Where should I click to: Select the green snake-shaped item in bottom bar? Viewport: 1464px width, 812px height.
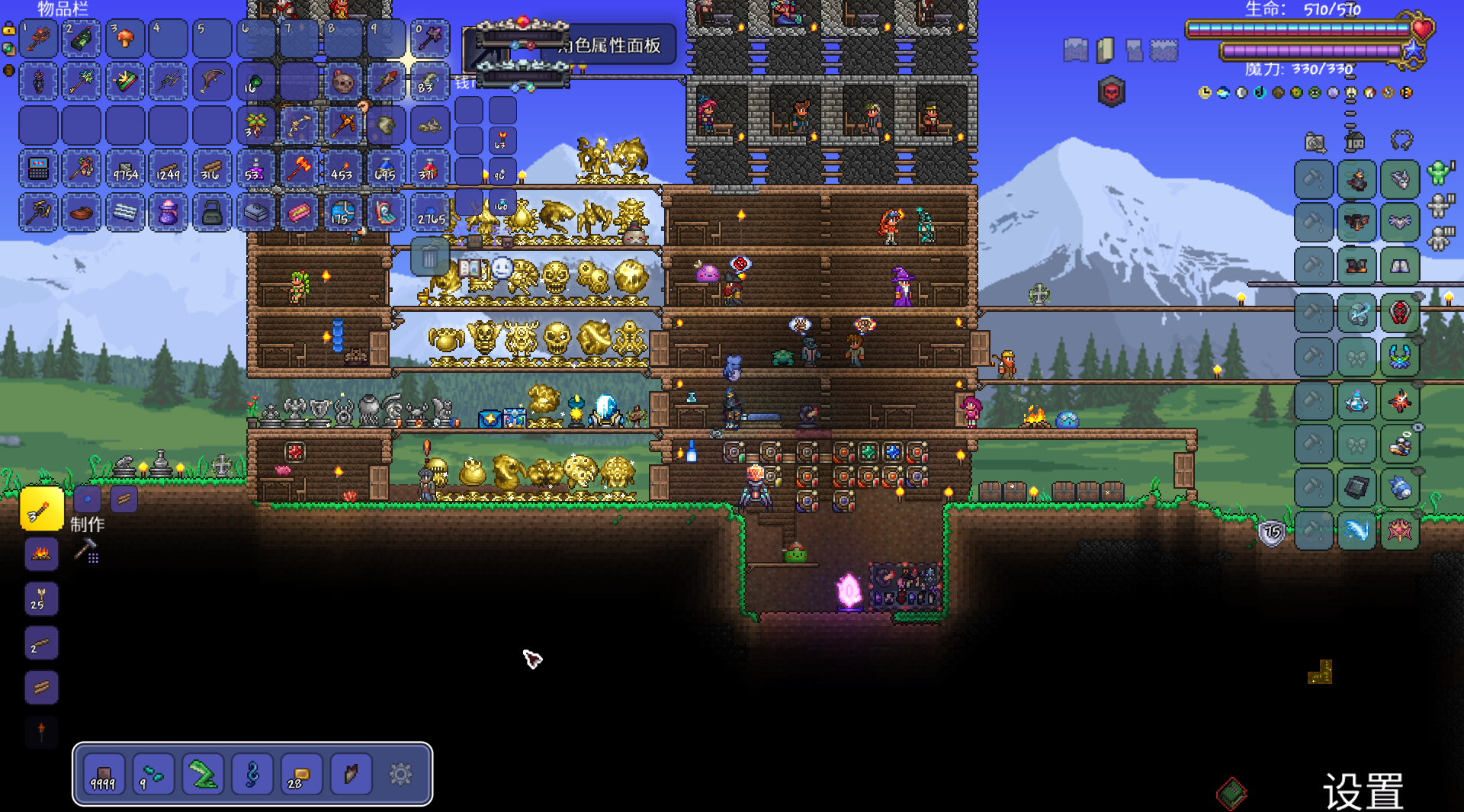click(202, 775)
